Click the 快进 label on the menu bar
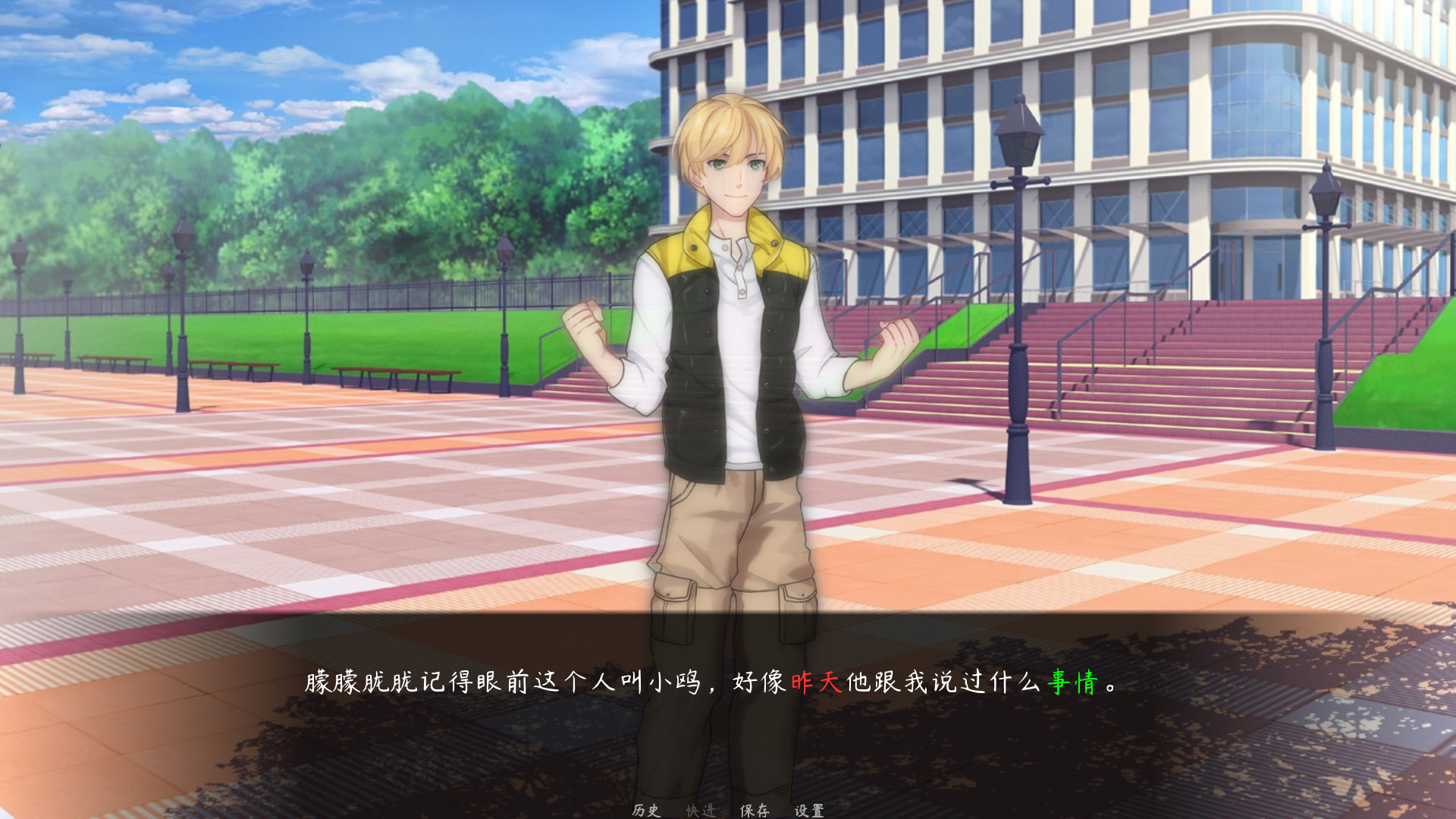This screenshot has width=1456, height=819. tap(701, 809)
